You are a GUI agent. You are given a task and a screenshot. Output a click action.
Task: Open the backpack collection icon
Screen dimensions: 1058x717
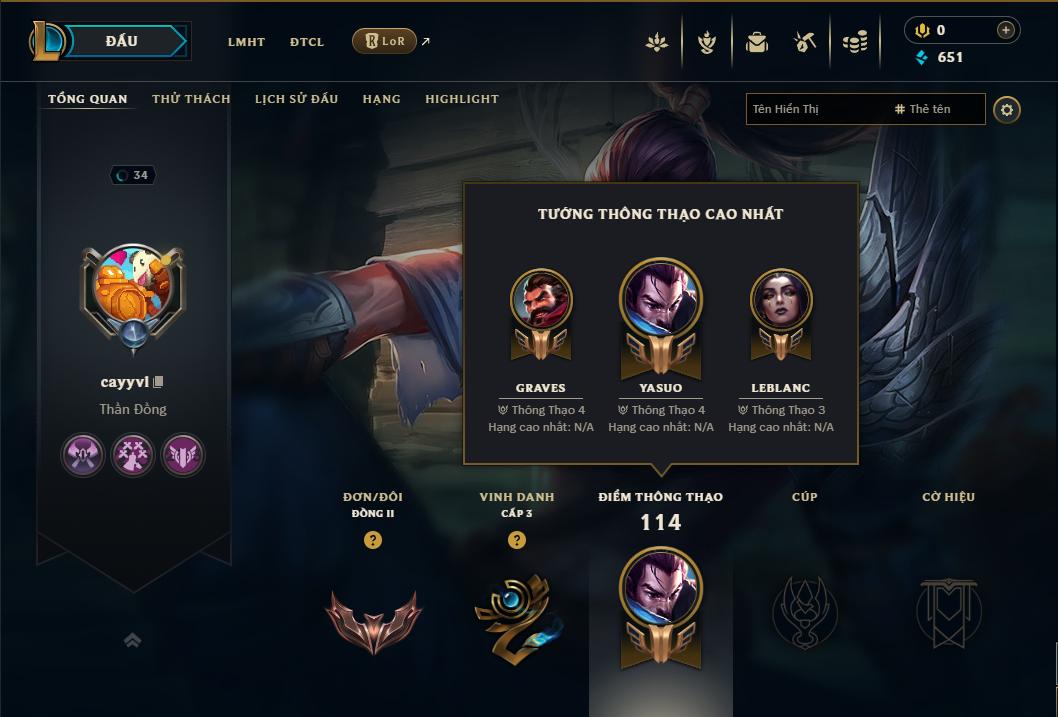pos(757,42)
